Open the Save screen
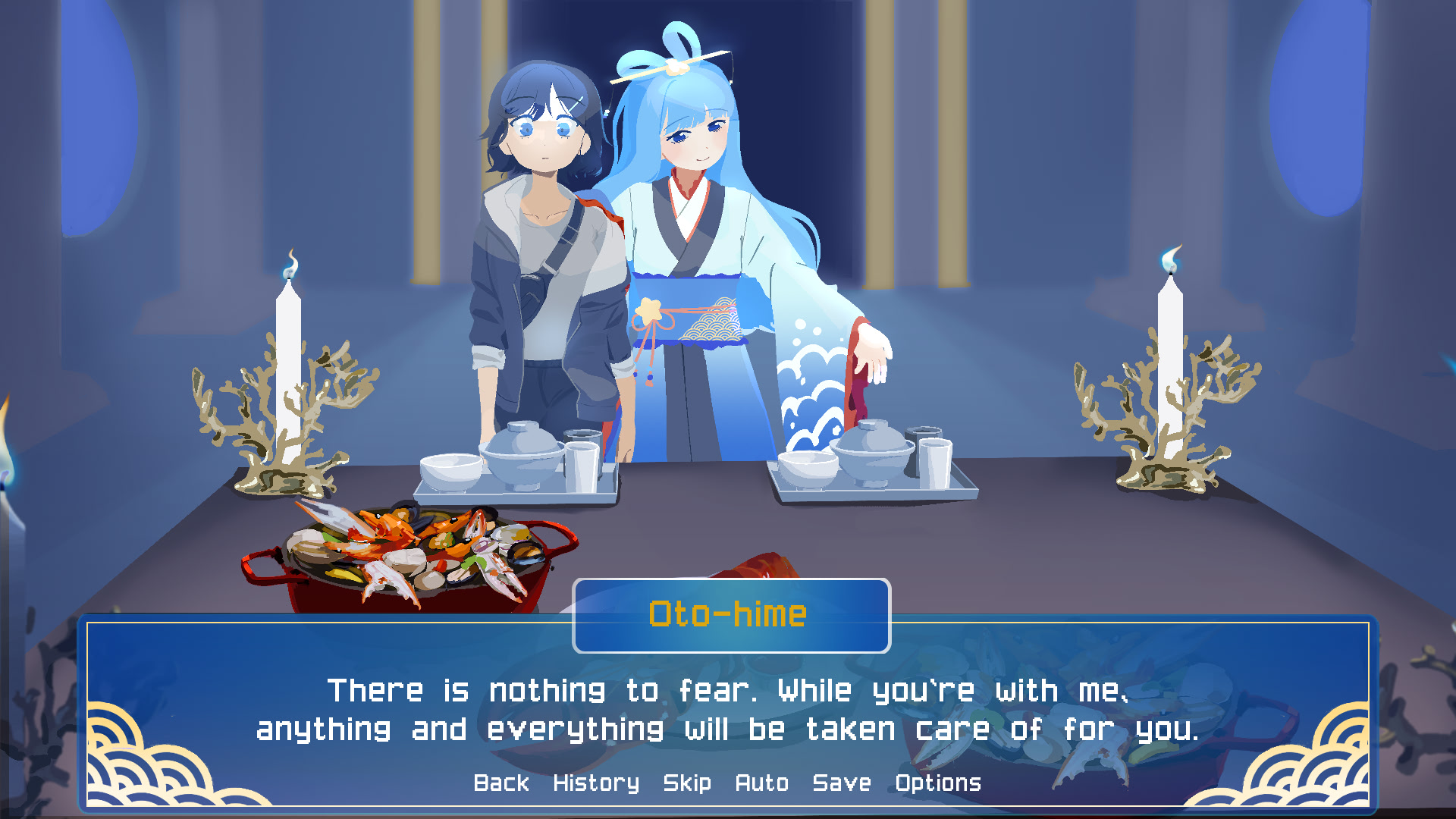The width and height of the screenshot is (1456, 819). click(840, 783)
